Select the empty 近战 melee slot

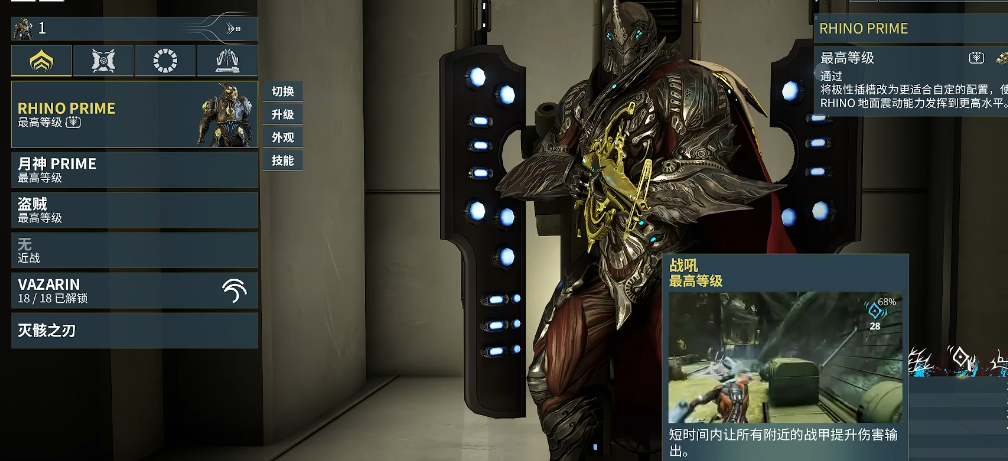[x=134, y=250]
